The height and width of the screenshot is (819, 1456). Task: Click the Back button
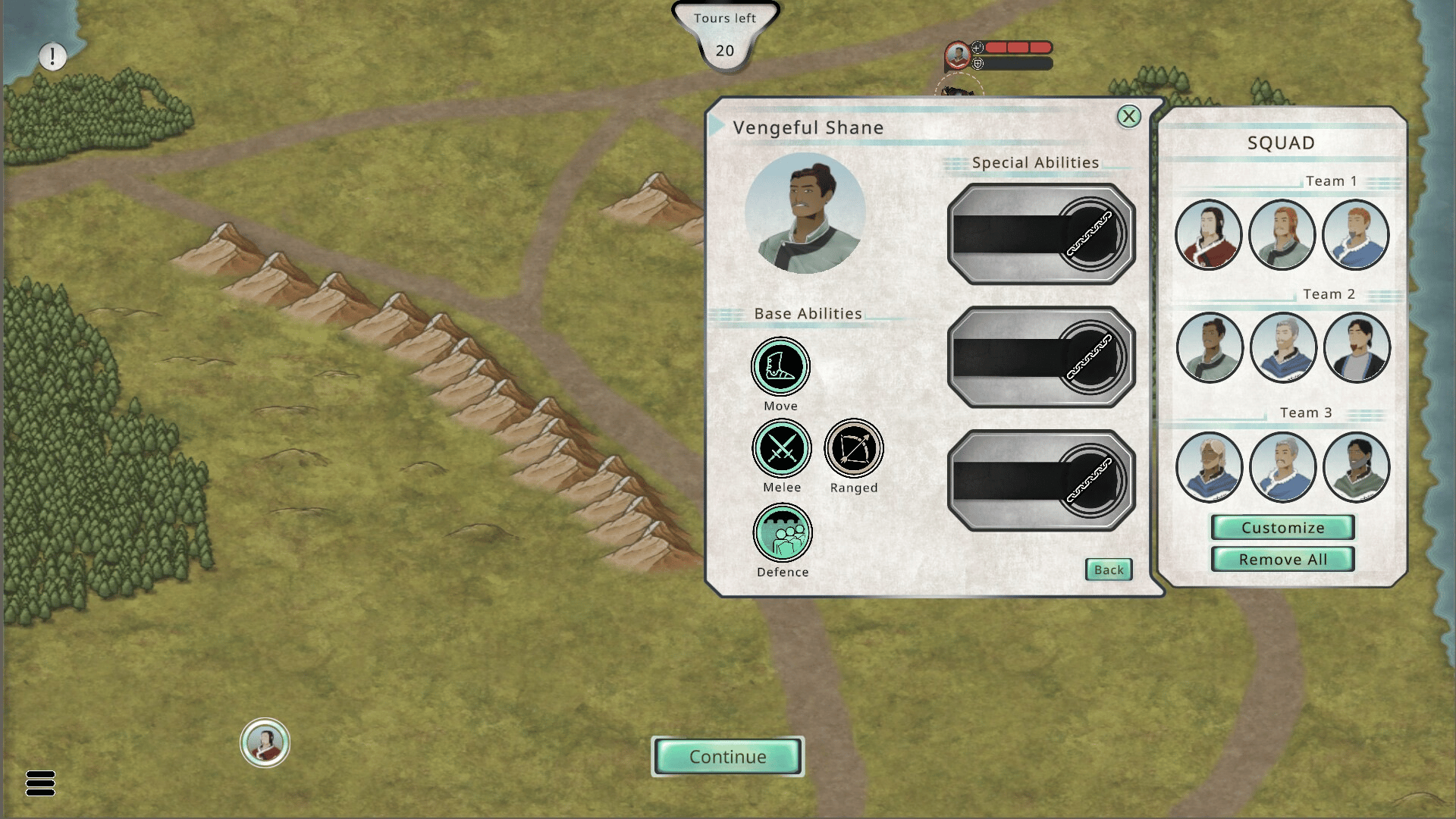point(1109,570)
